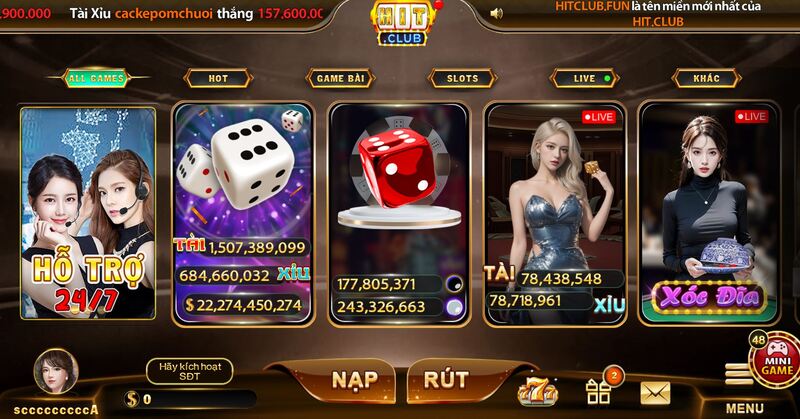Screen dimensions: 800x419
Task: Open the Xóc Đĩa live game
Action: pos(705,213)
